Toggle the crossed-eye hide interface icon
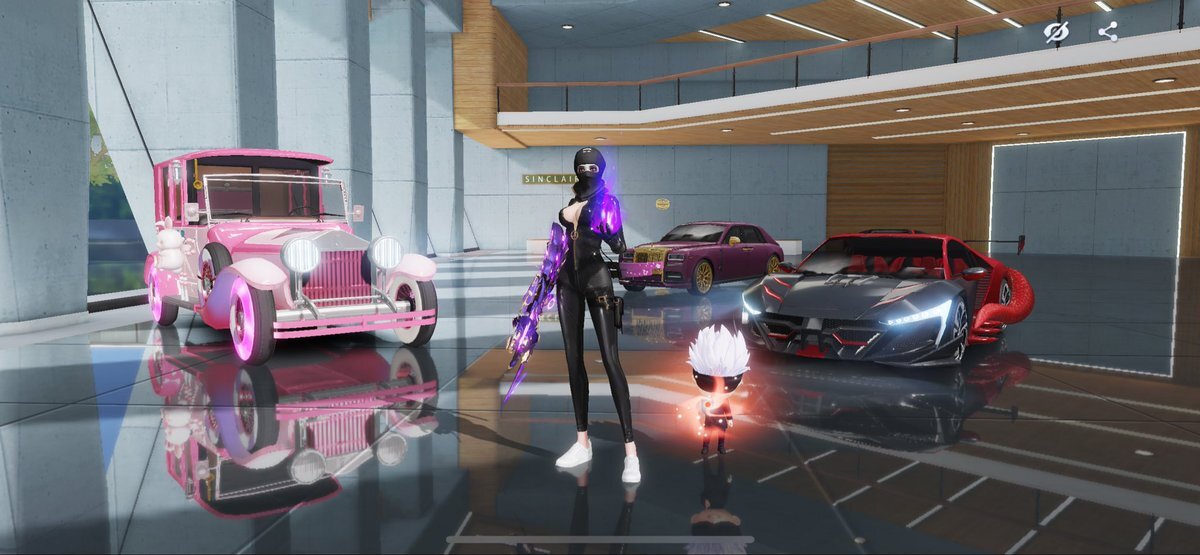Viewport: 1200px width, 555px height. (1056, 32)
